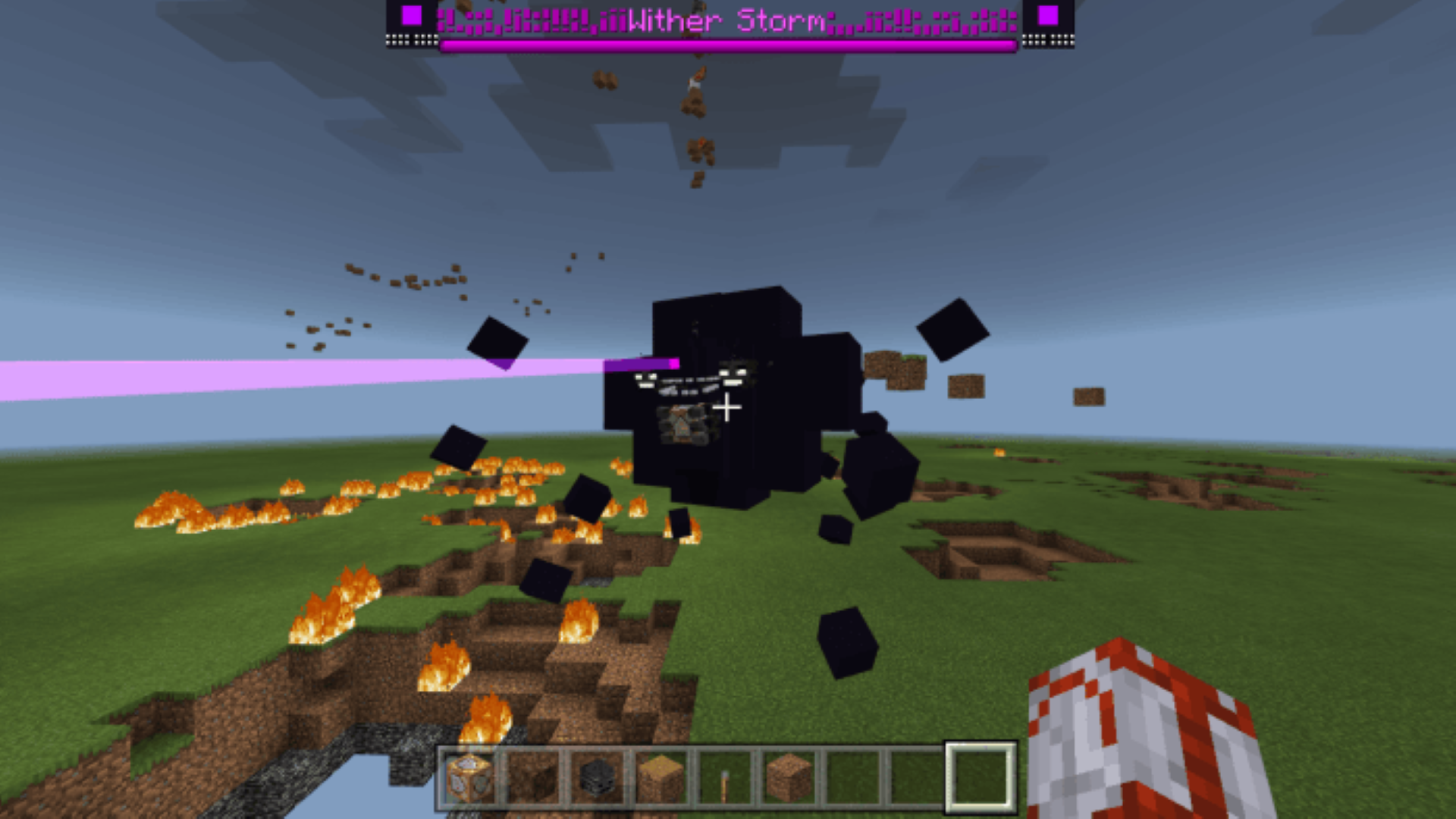Click the Wither Storm's white face
The image size is (1456, 819).
[x=732, y=375]
